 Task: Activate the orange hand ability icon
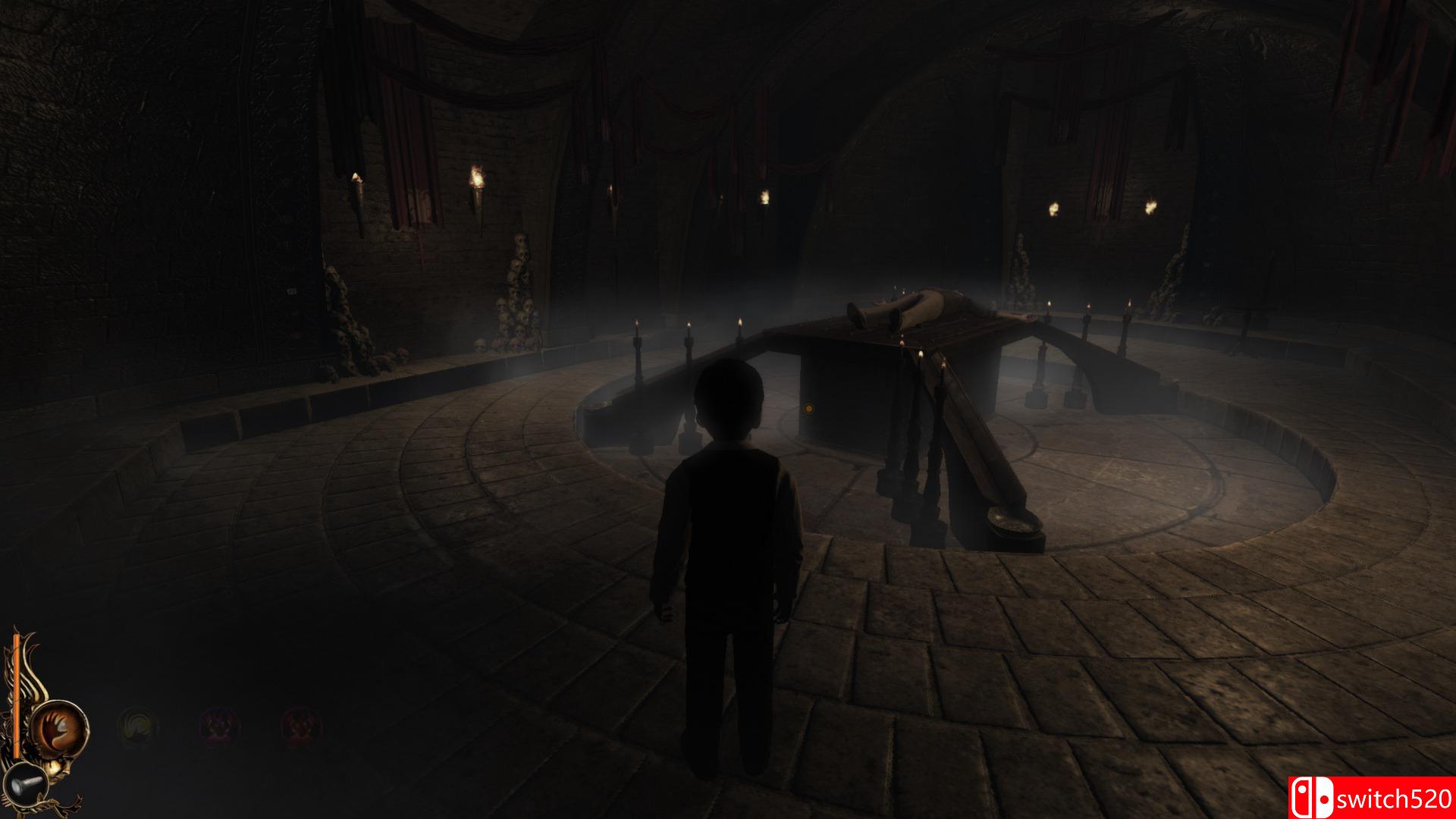pyautogui.click(x=59, y=726)
